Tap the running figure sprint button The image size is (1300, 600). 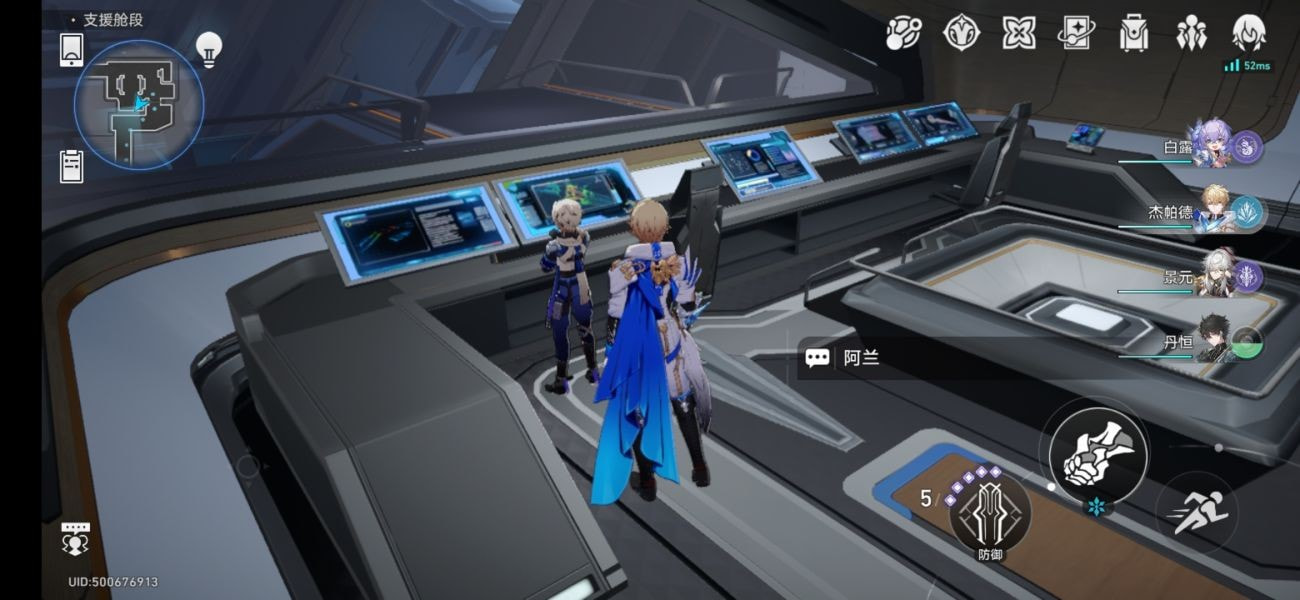[x=1196, y=512]
